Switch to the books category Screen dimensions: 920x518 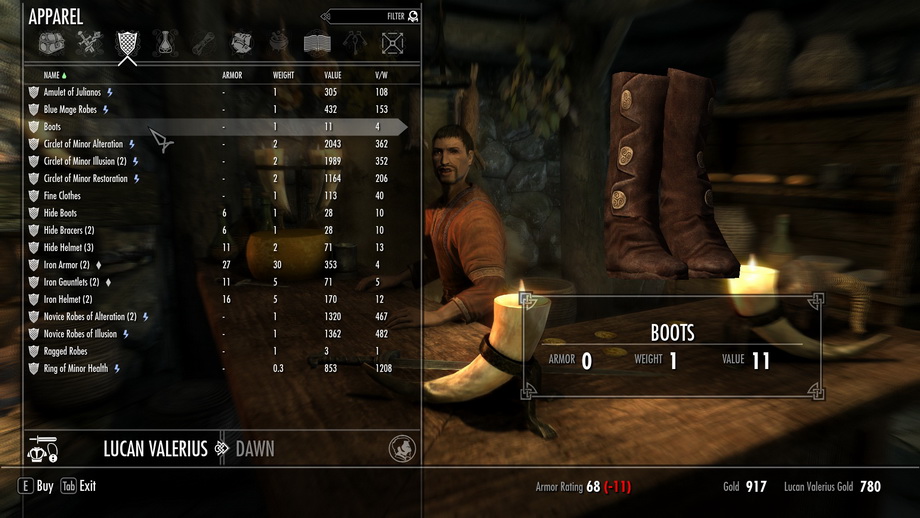pos(317,43)
